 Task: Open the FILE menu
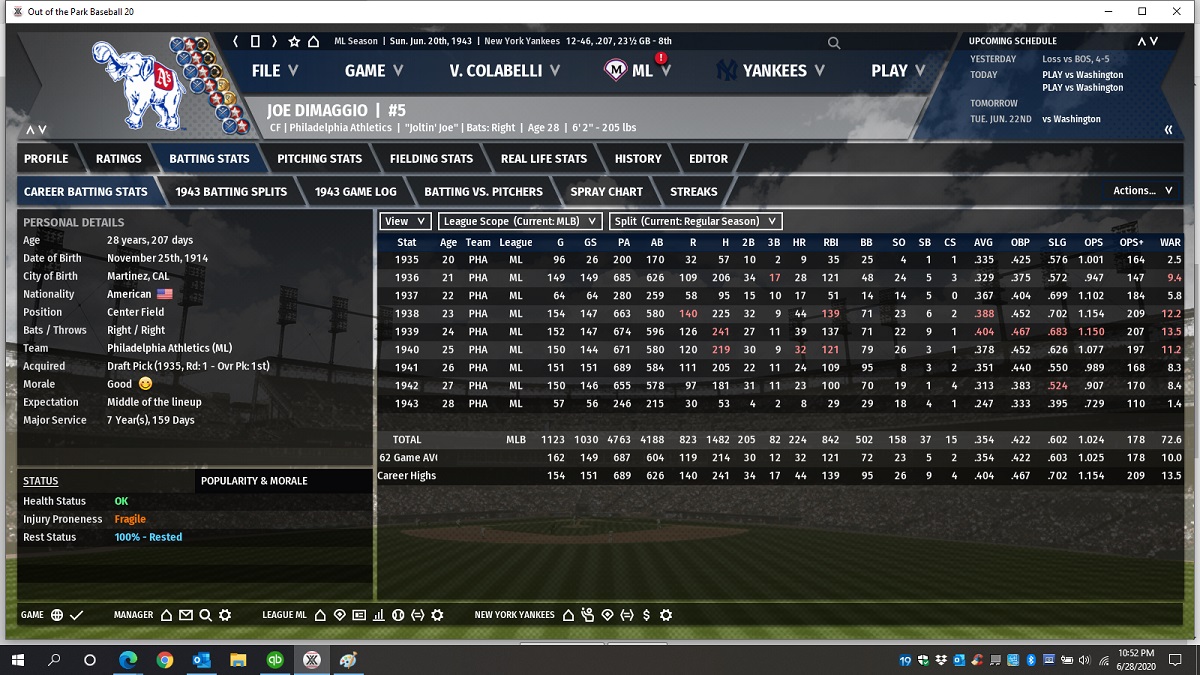pyautogui.click(x=274, y=71)
